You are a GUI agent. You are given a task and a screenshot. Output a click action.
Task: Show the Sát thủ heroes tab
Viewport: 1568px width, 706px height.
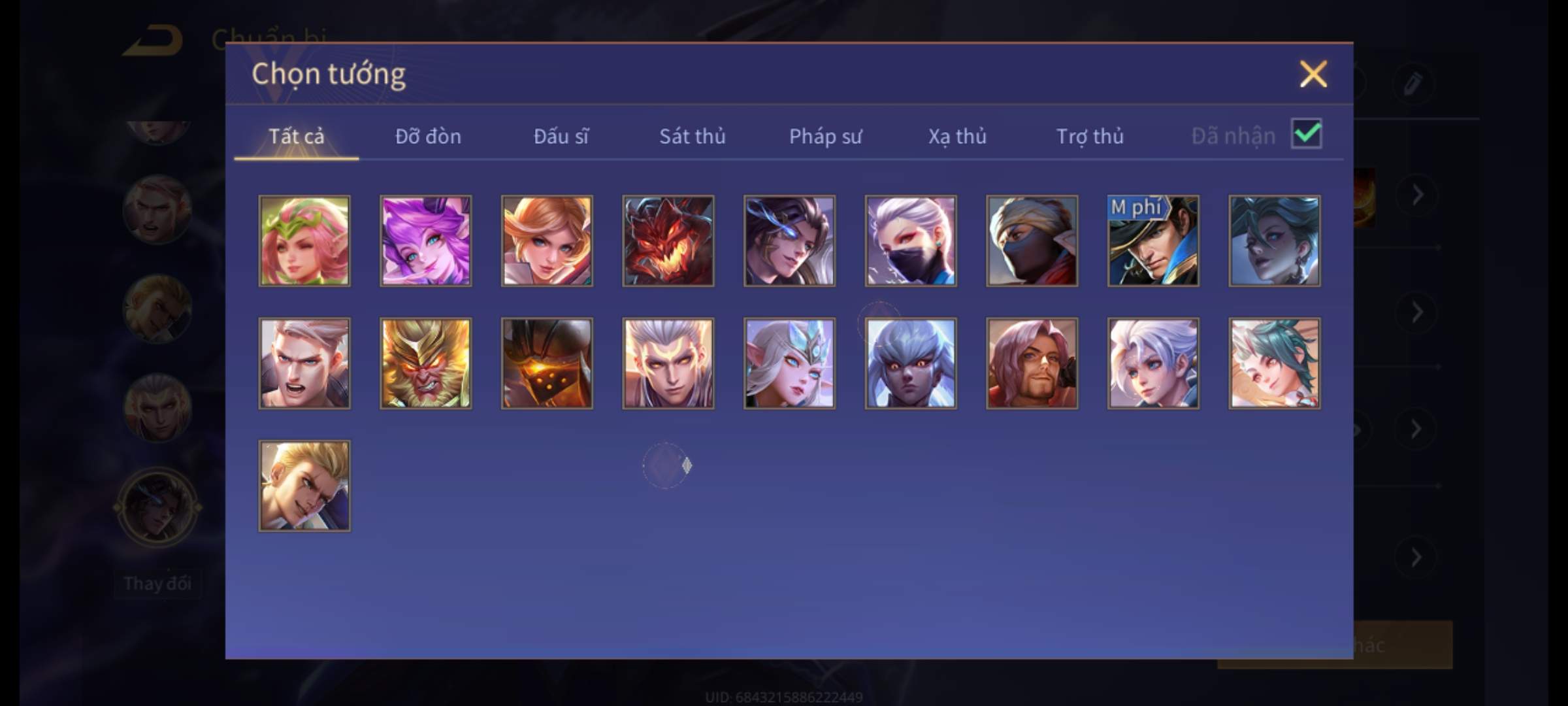(692, 136)
